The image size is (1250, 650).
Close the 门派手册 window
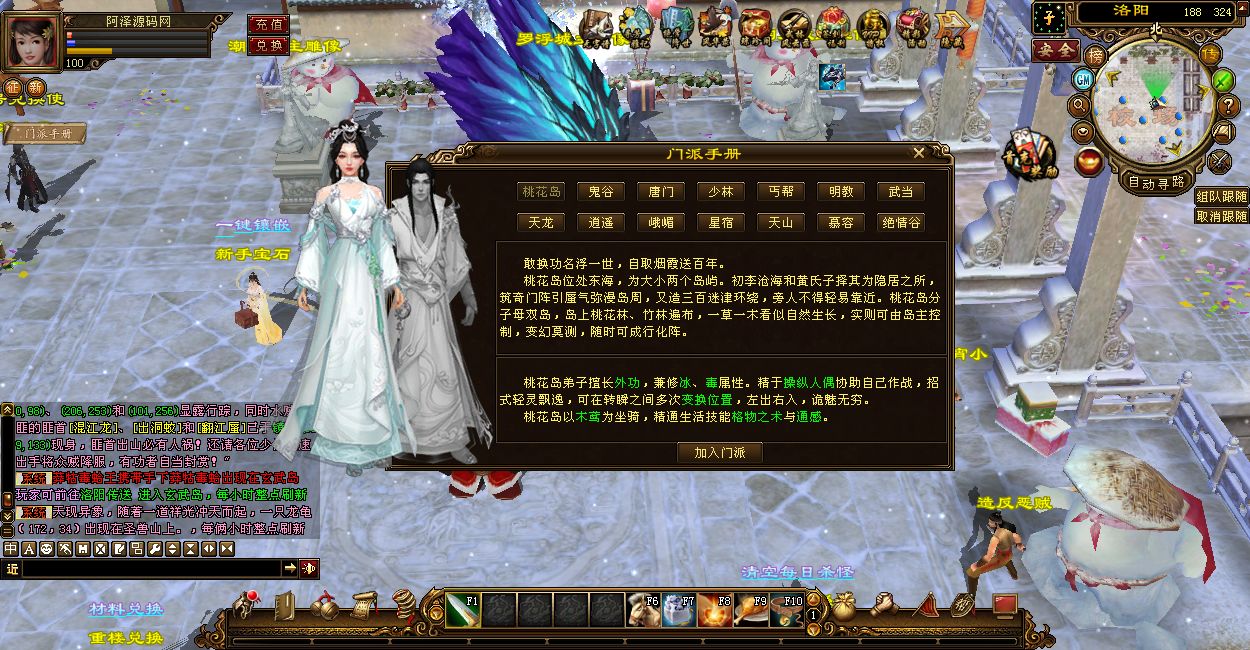pos(918,153)
